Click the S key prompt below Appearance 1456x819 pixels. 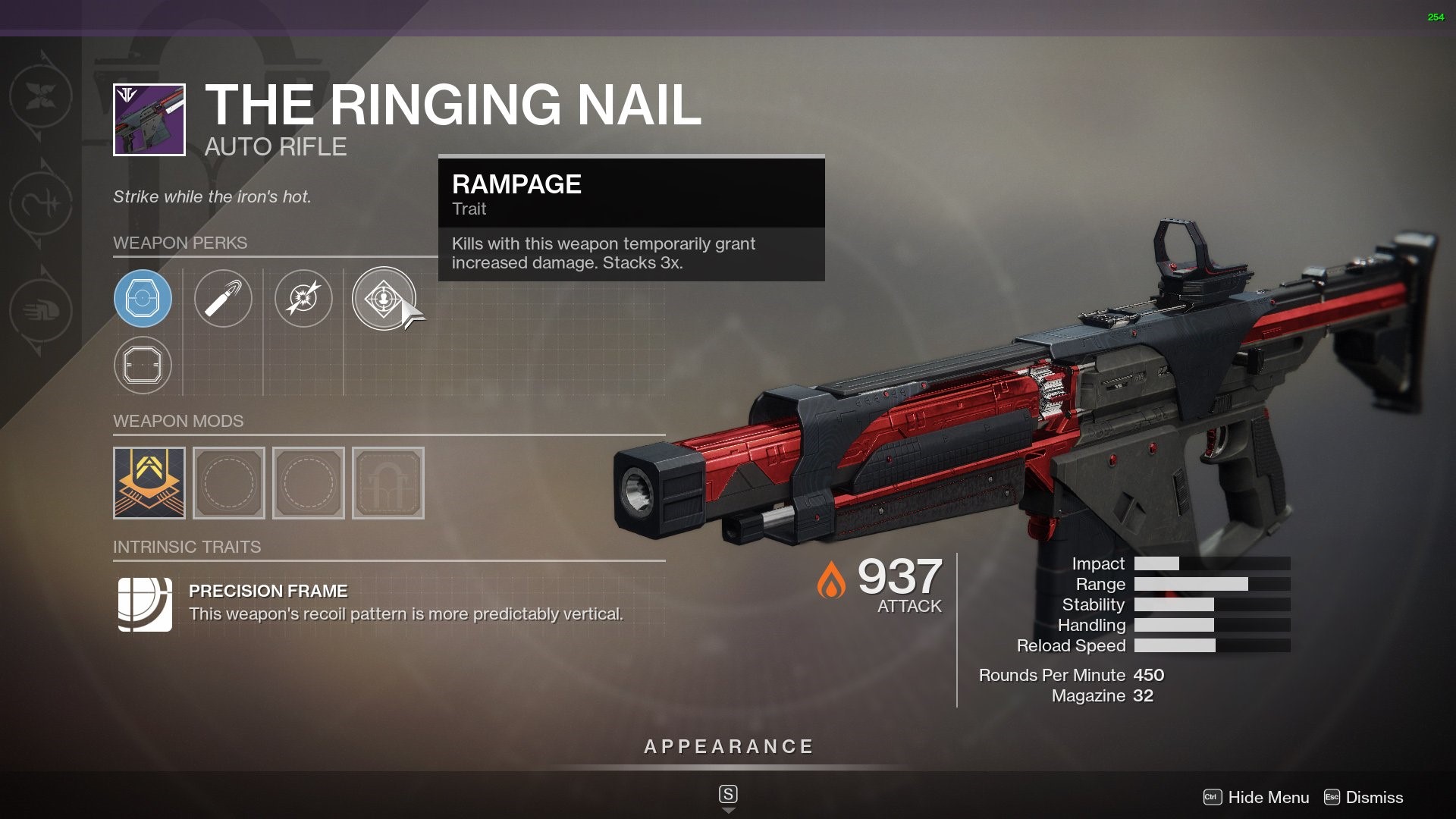[x=727, y=794]
